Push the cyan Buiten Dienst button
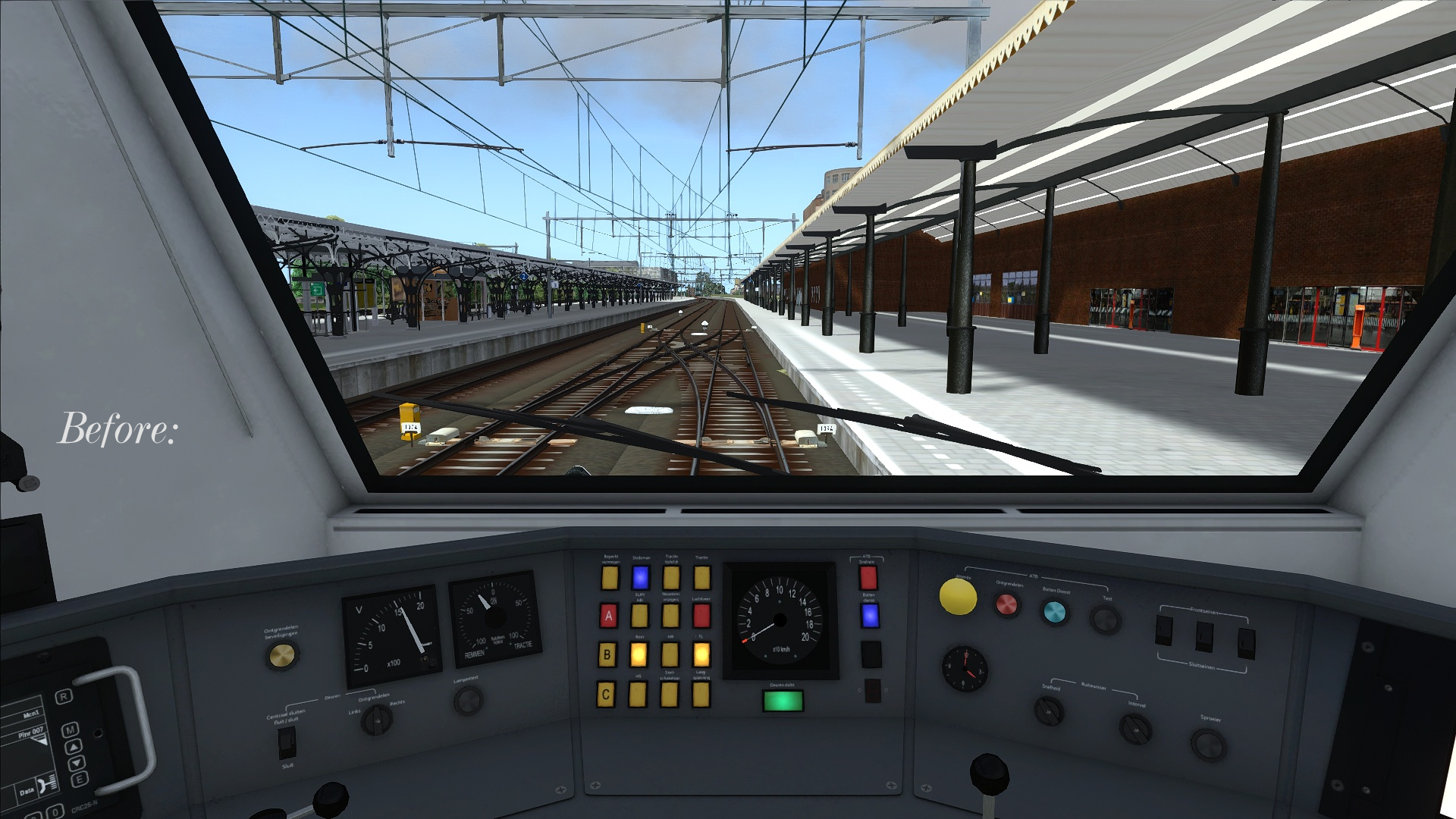Screen dimensions: 1456x819 click(1054, 611)
